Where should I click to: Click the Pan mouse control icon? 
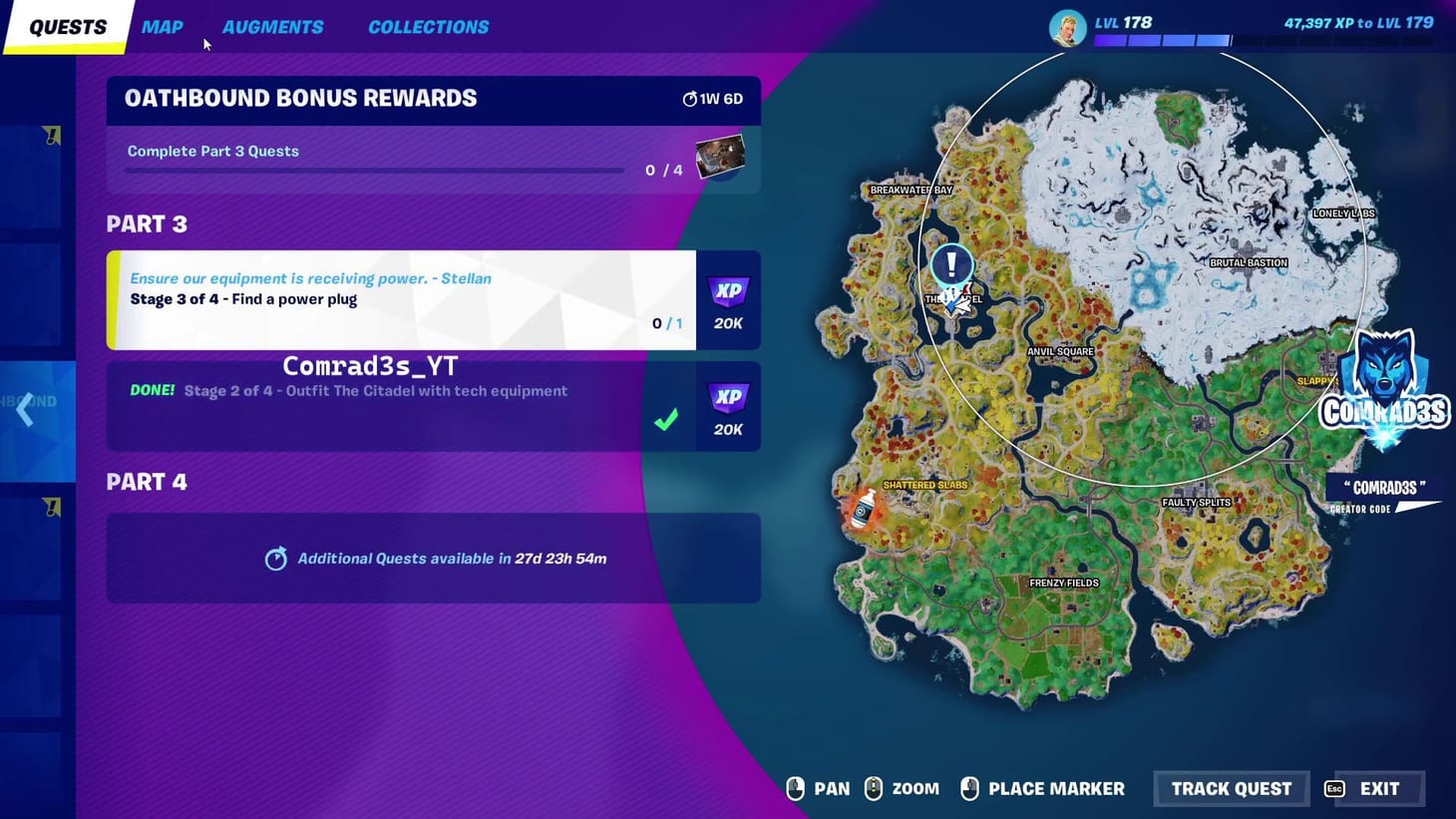(x=795, y=788)
